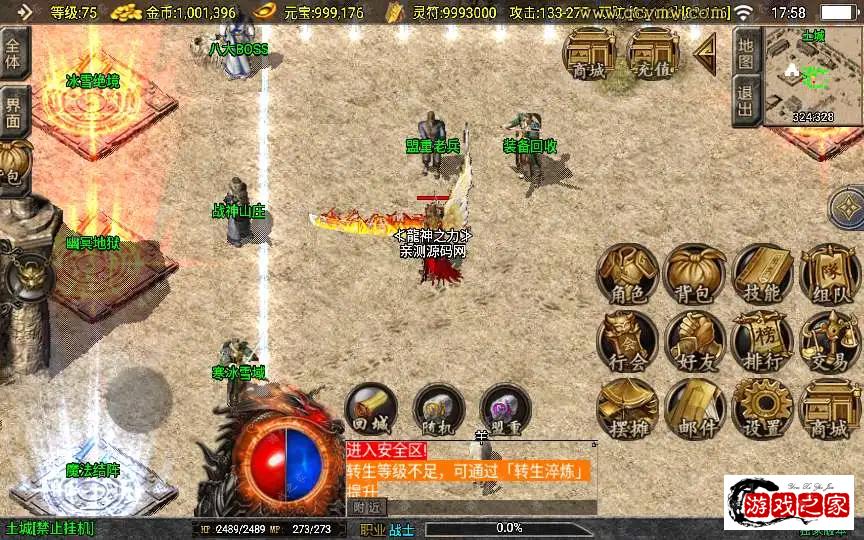Use the 随机 random teleport scroll
This screenshot has width=864, height=540.
(x=438, y=409)
